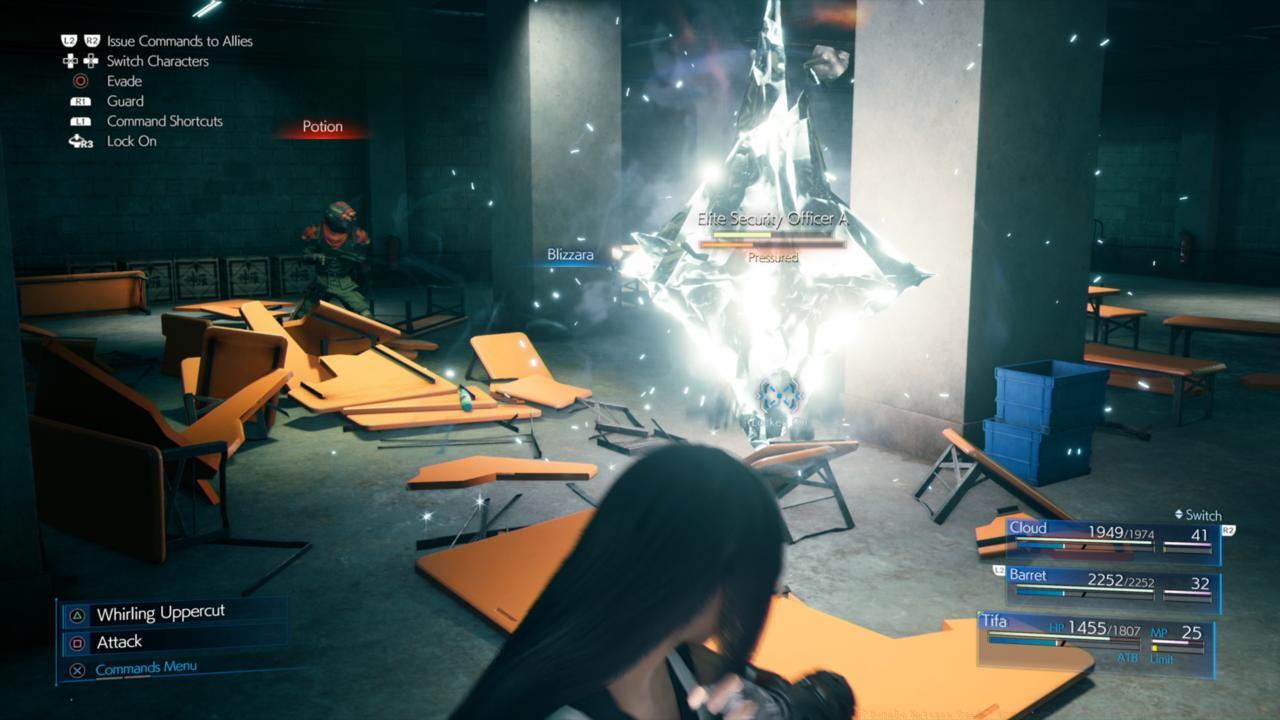Screen dimensions: 1280x720
Task: Select the L1 Command Shortcuts icon
Action: tap(81, 121)
